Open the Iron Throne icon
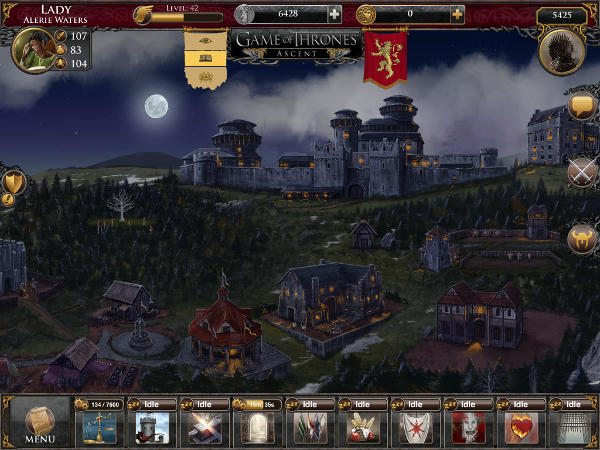This screenshot has height=450, width=600. point(561,52)
